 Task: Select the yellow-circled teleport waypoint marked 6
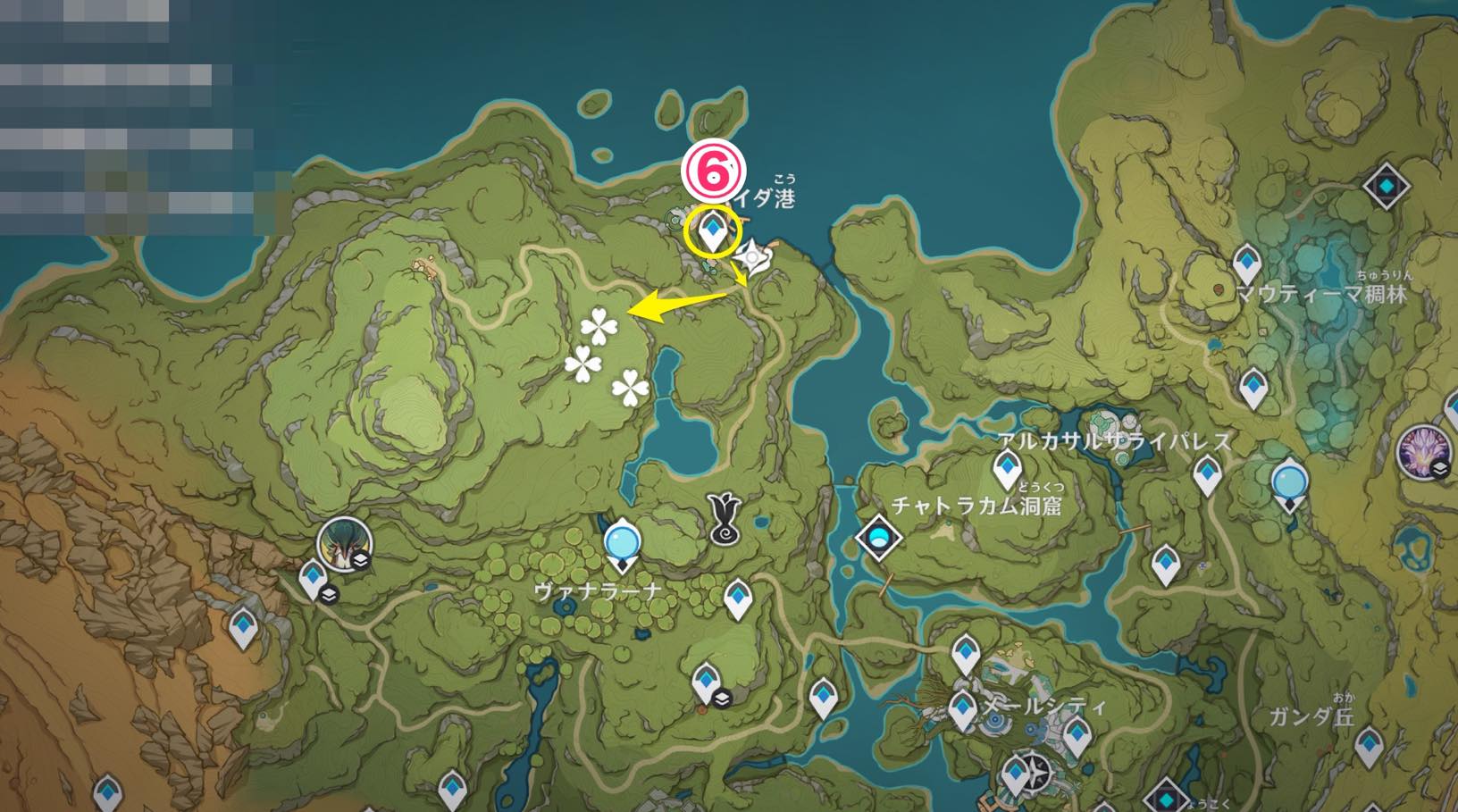pyautogui.click(x=712, y=231)
